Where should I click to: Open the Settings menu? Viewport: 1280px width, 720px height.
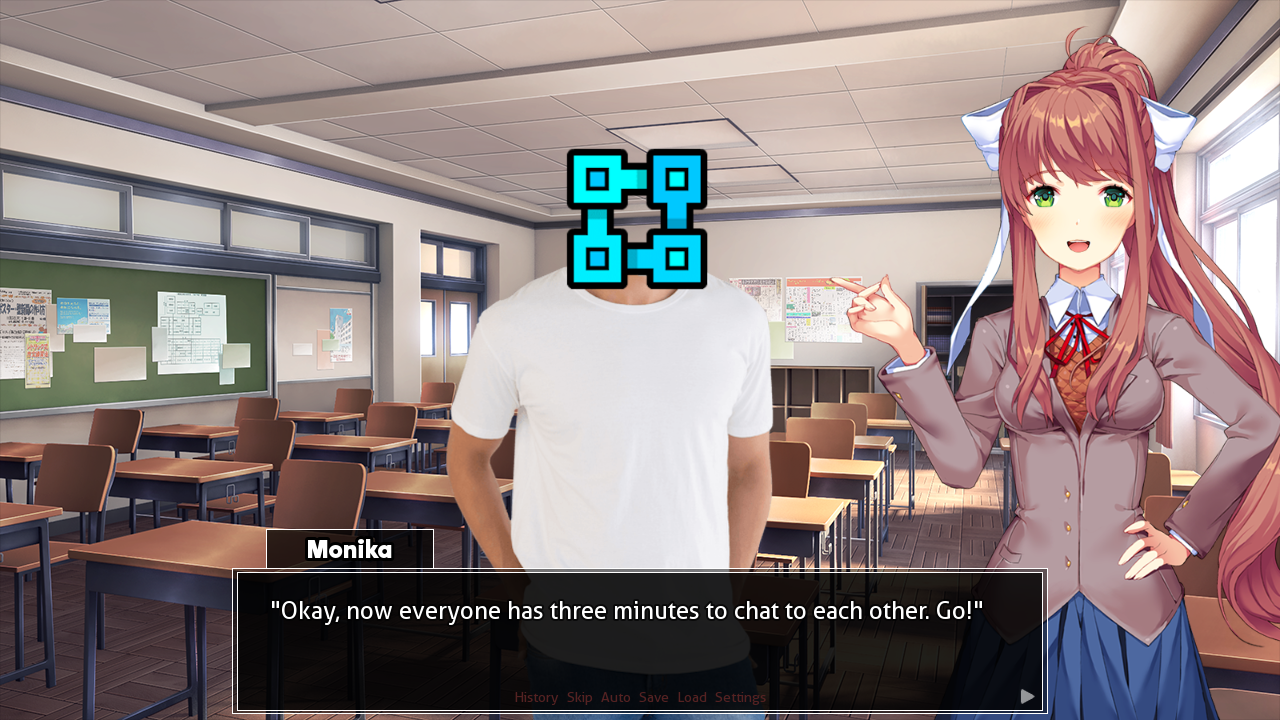(x=742, y=697)
